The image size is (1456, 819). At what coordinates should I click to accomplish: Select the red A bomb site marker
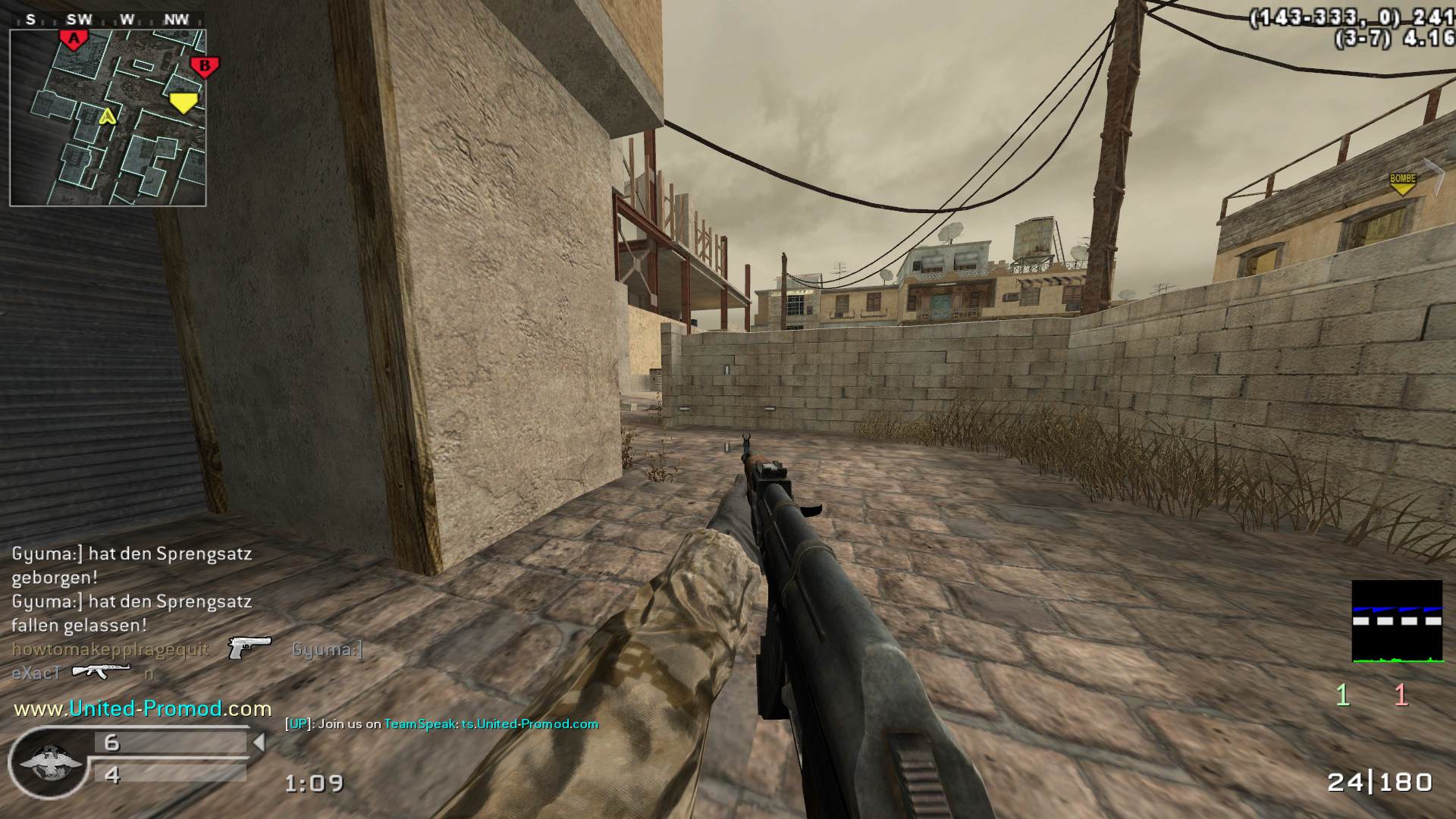pos(74,39)
